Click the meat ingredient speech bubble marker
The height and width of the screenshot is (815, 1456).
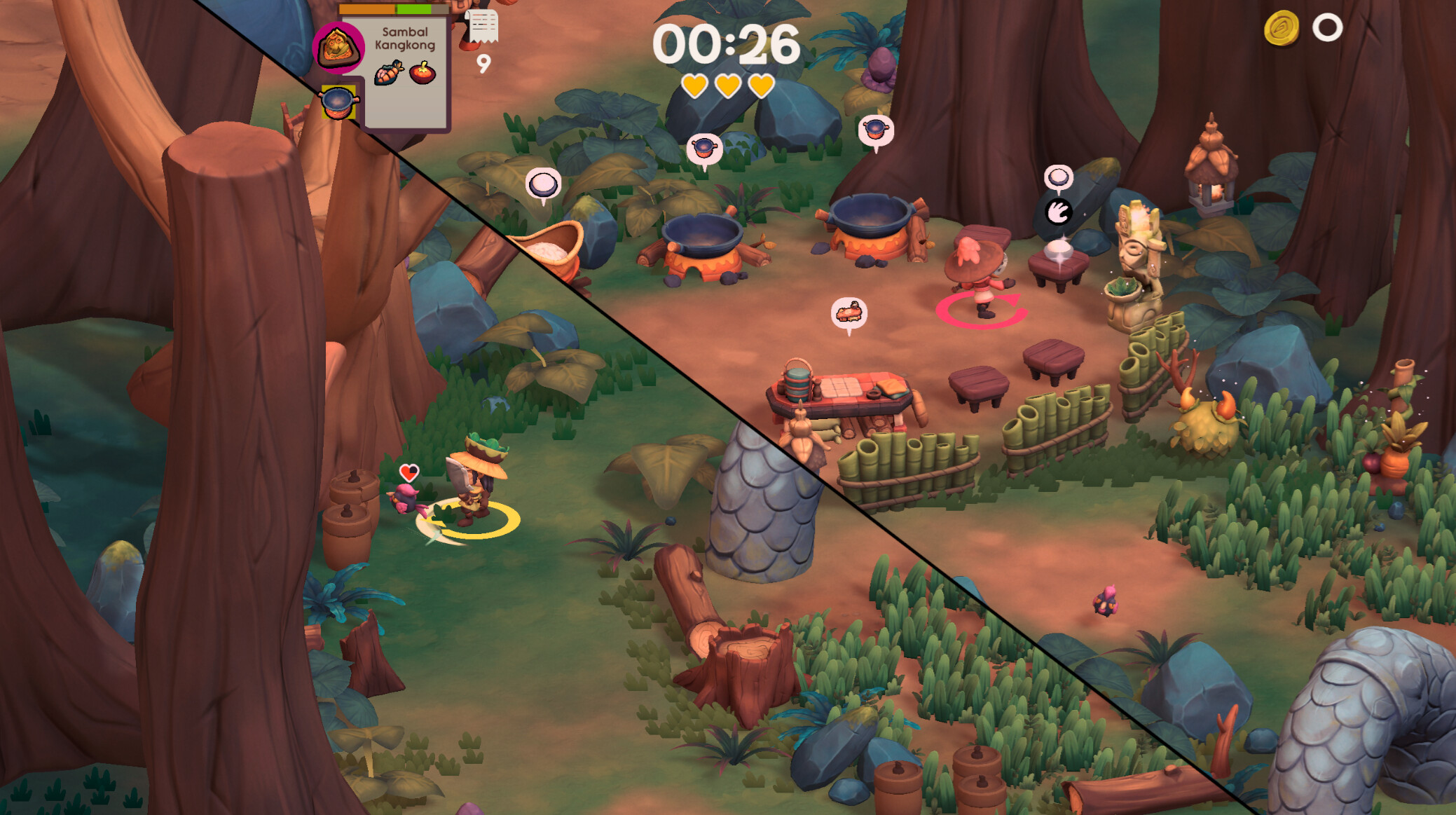[849, 313]
